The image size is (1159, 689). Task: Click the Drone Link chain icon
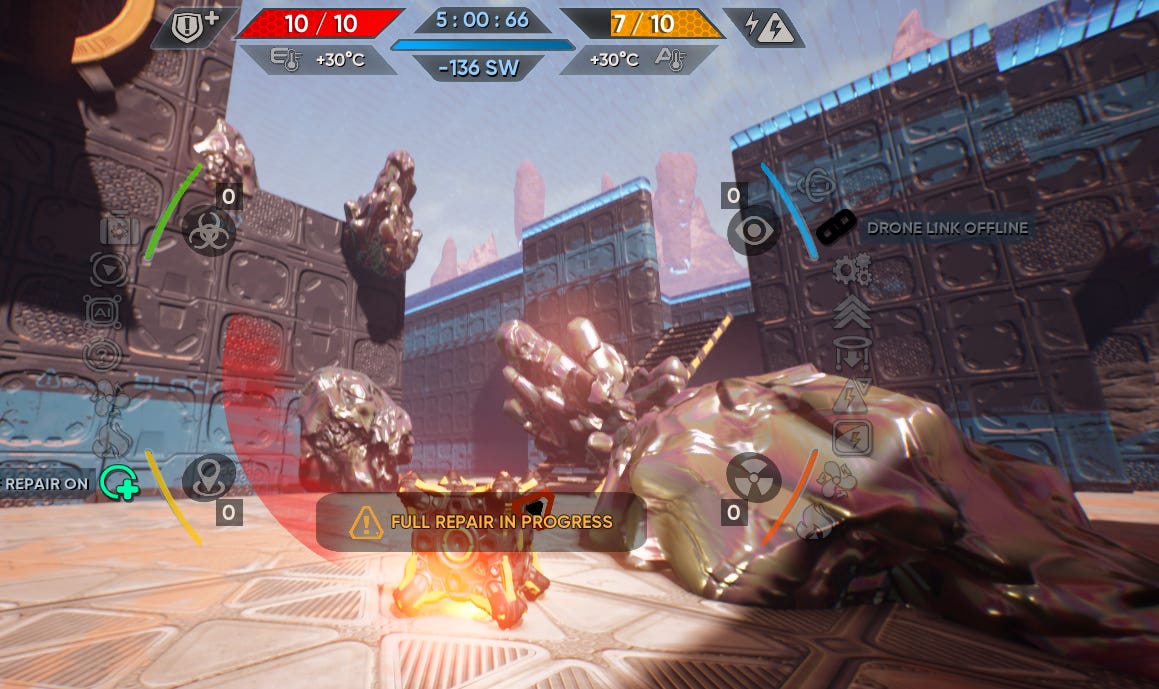click(x=836, y=228)
